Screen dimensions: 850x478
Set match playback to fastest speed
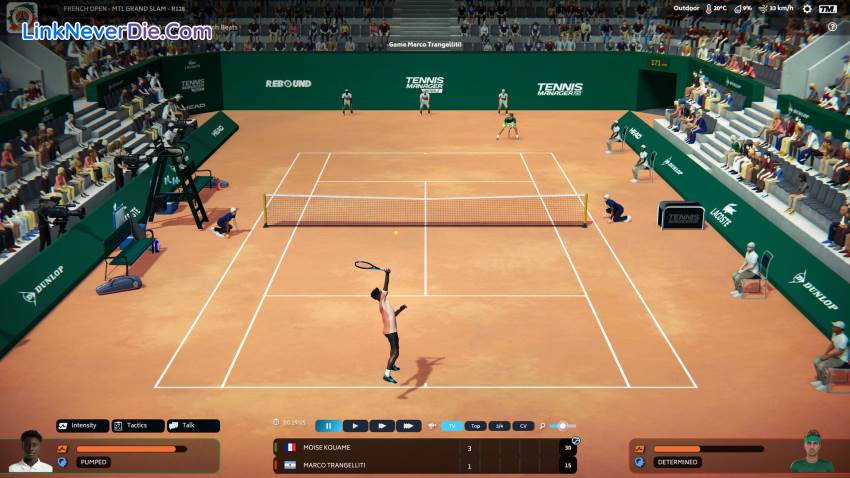pyautogui.click(x=408, y=426)
